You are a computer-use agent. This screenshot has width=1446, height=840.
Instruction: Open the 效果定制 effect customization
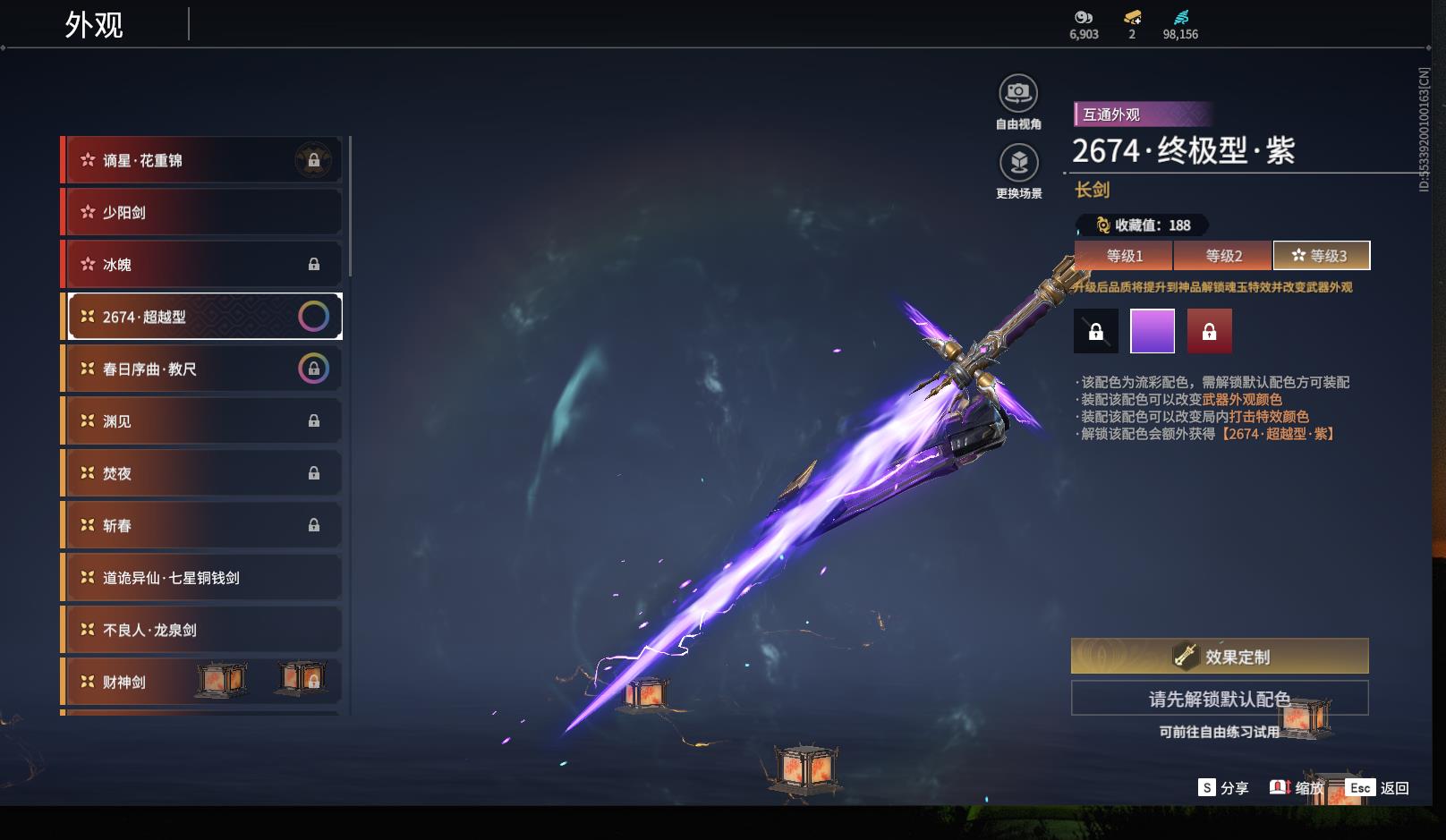click(x=1220, y=657)
